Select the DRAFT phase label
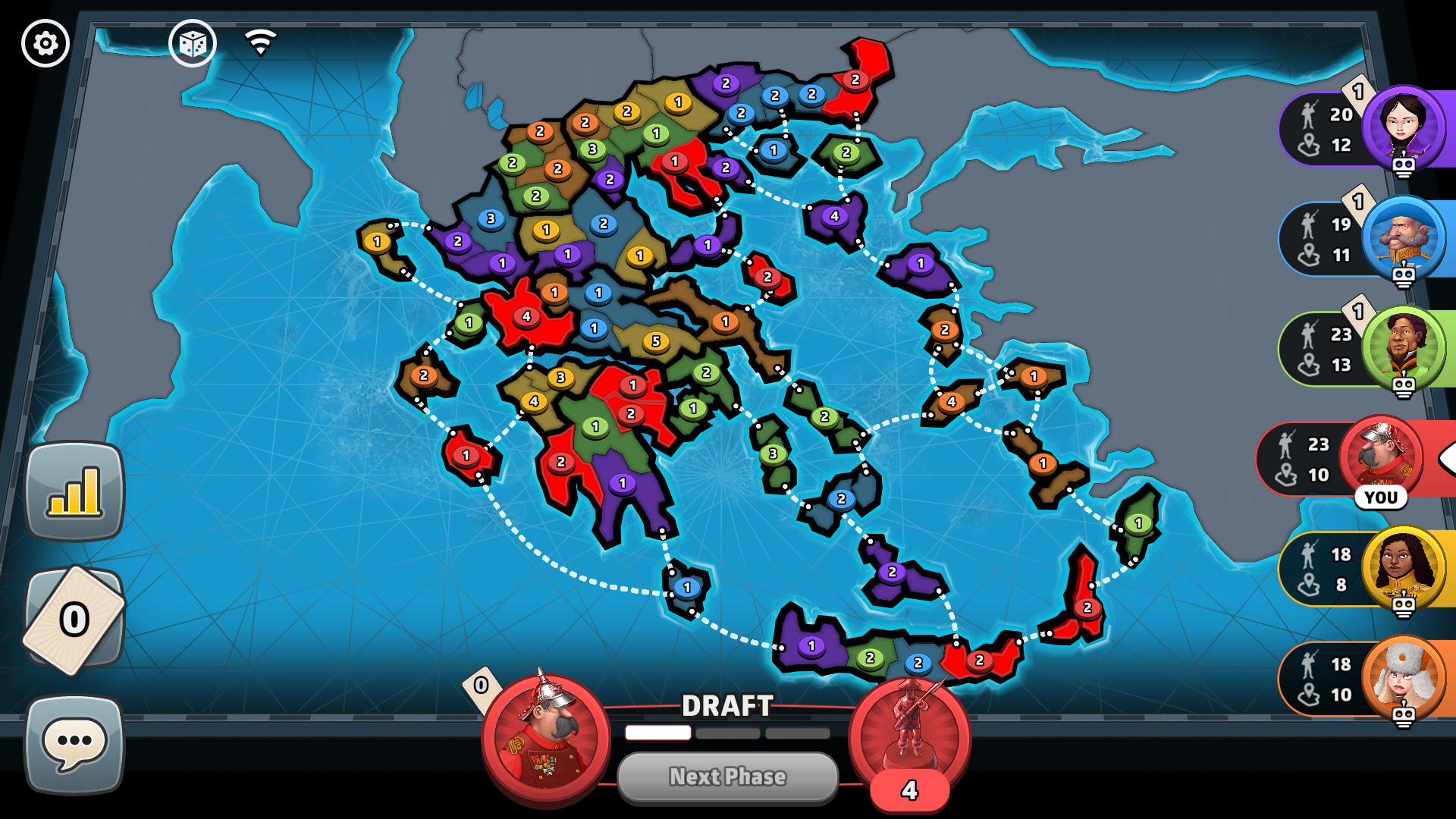 (x=727, y=707)
